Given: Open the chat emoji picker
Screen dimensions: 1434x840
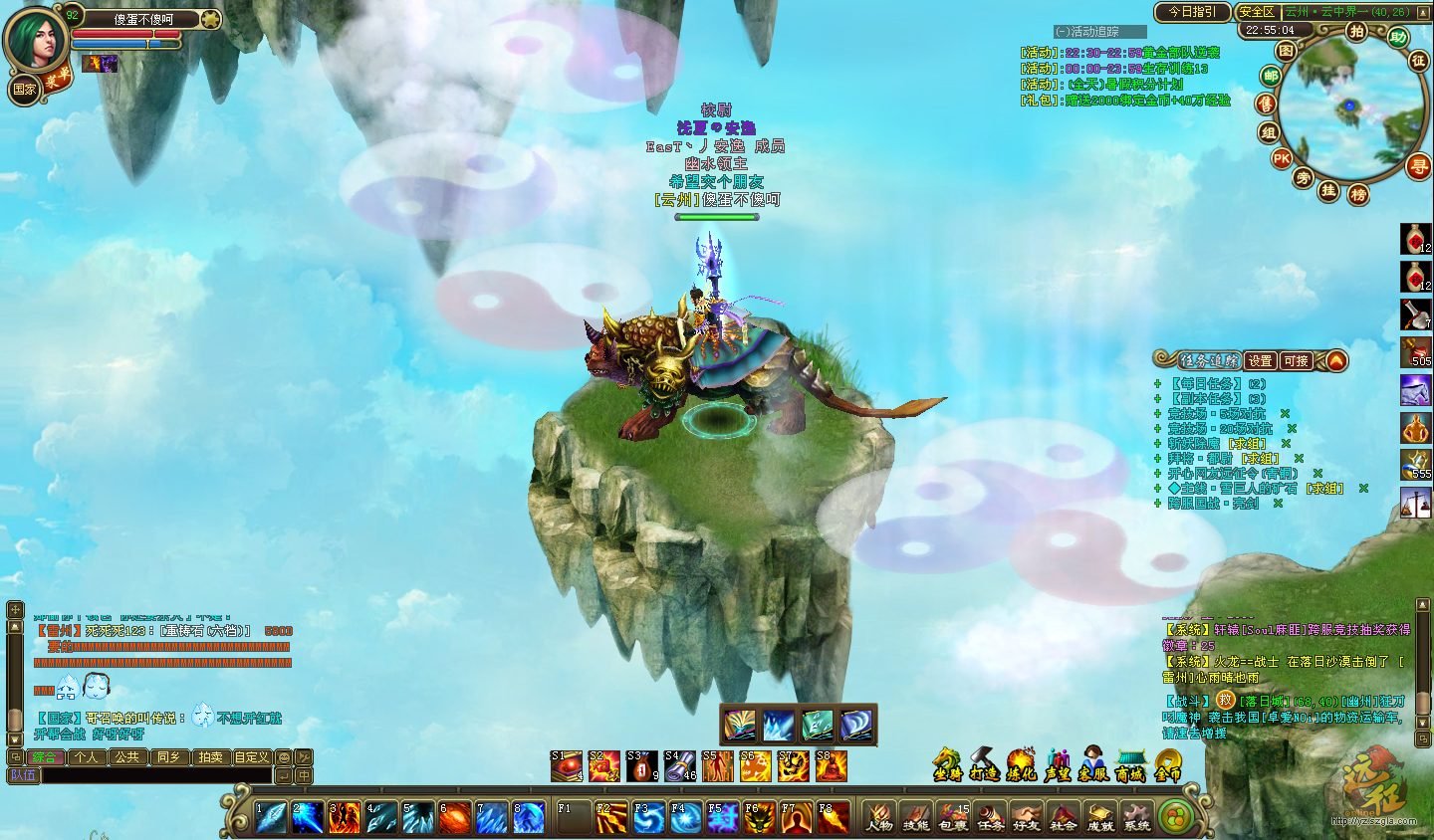Looking at the screenshot, I should point(284,757).
